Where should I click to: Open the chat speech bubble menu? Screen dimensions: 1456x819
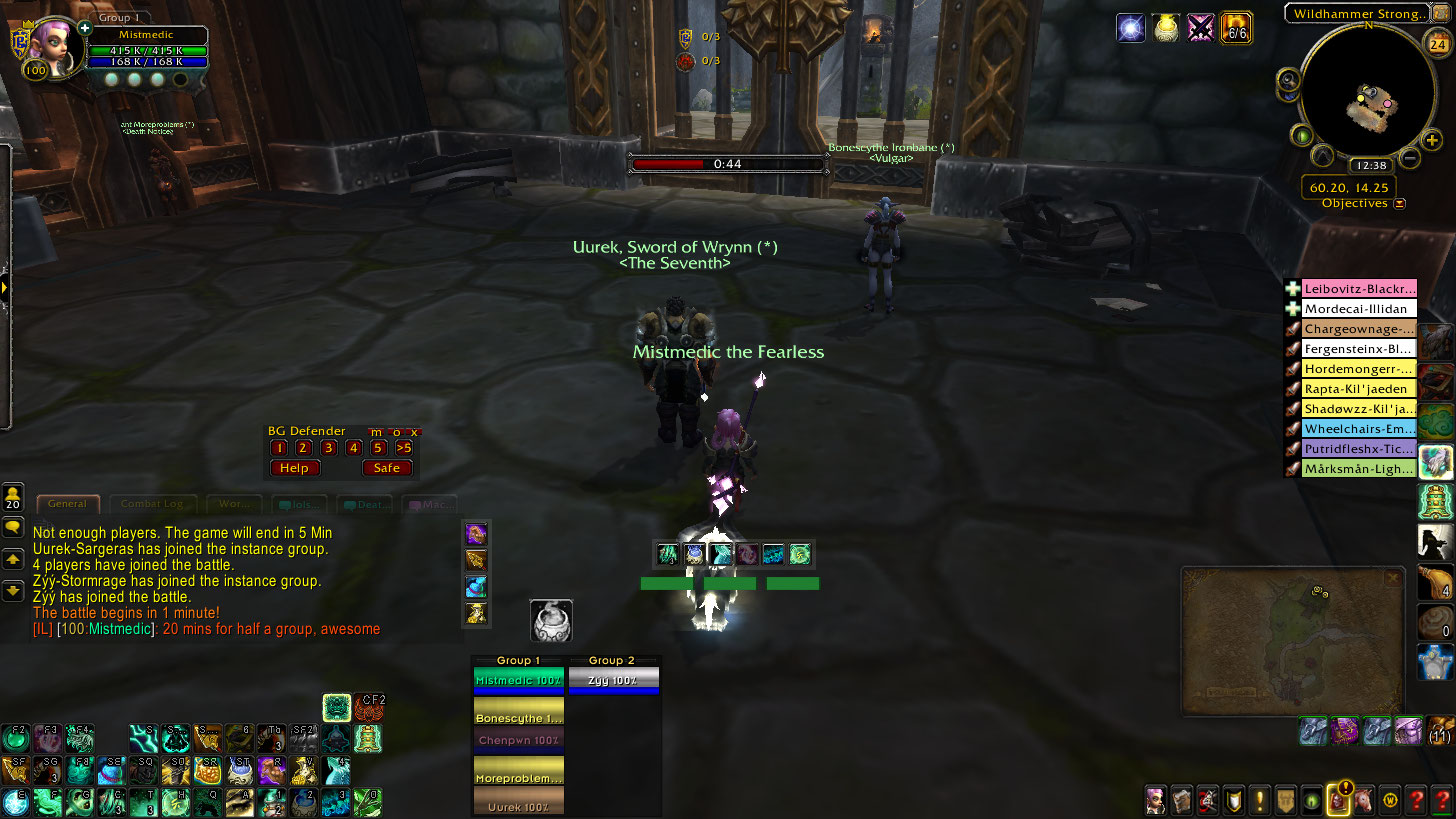[x=14, y=527]
